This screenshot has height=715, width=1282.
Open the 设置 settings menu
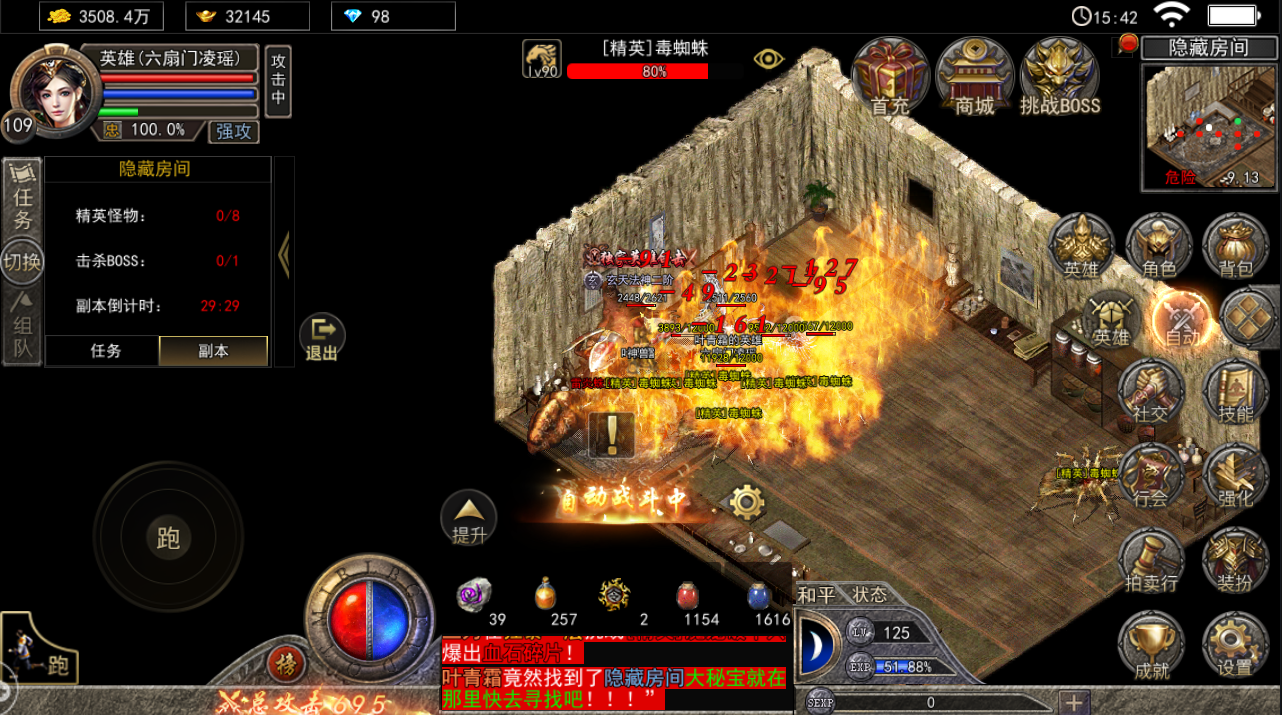1235,647
